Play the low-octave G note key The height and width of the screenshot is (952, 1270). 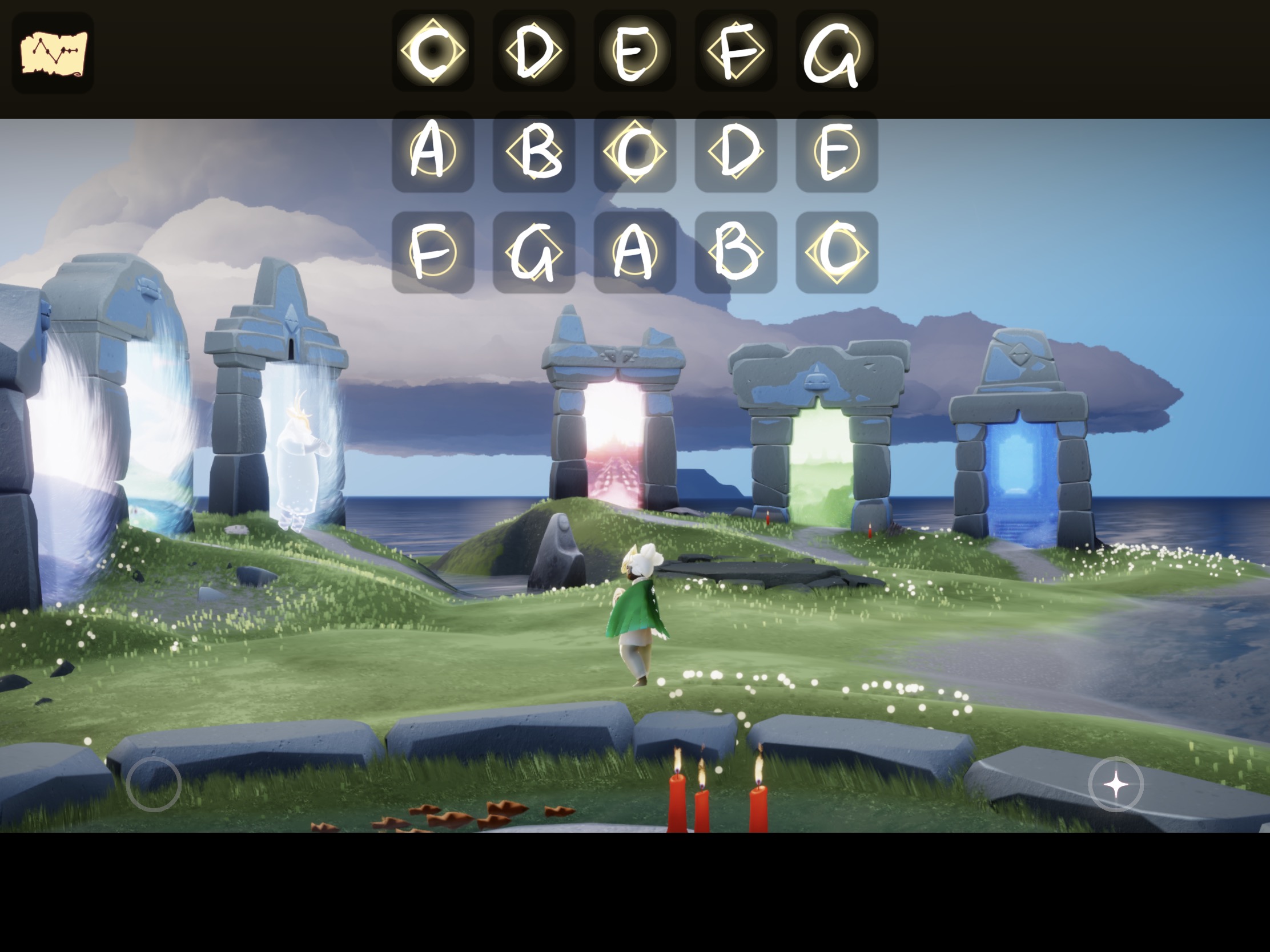click(837, 50)
